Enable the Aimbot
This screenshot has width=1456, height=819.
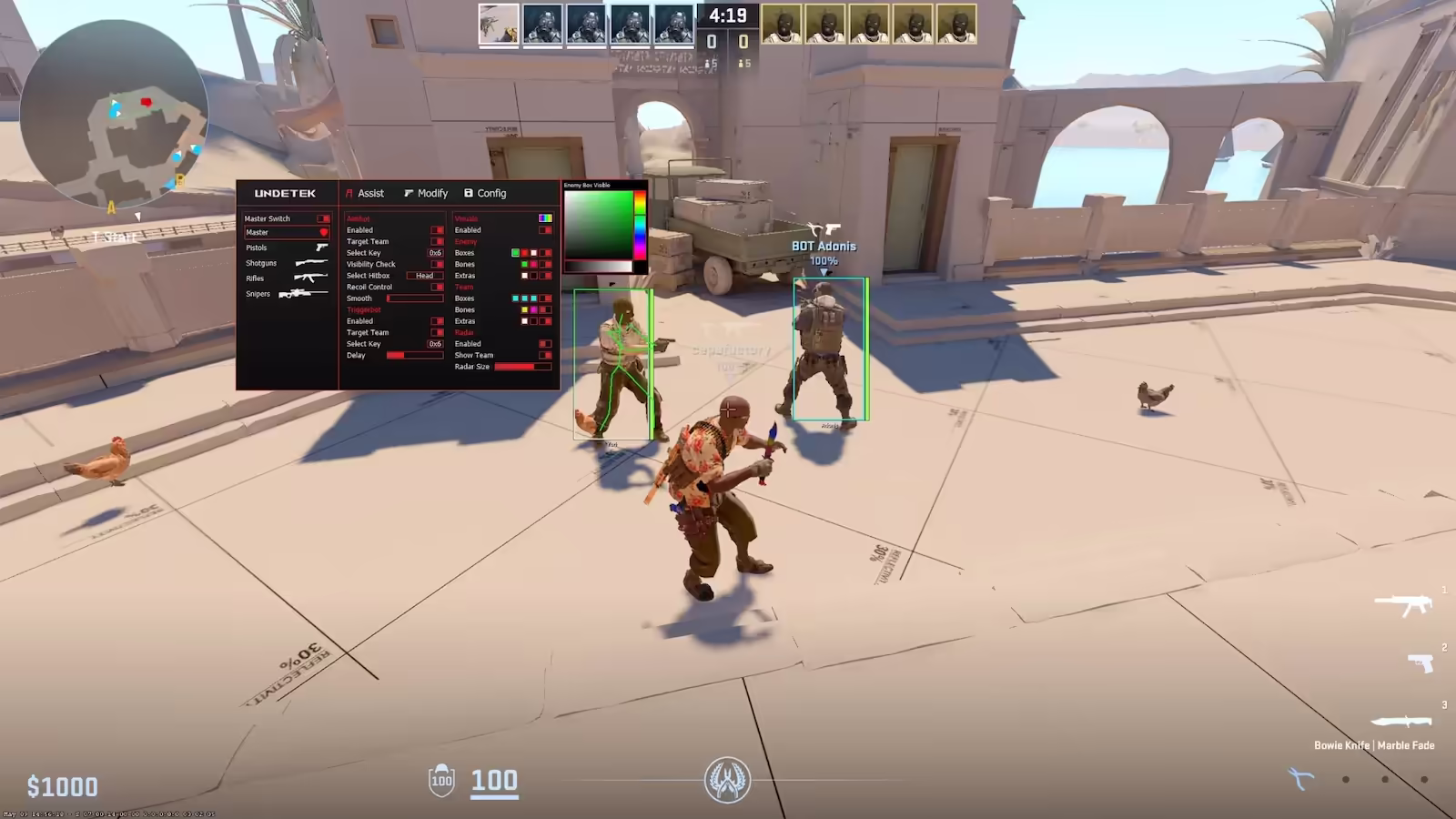pyautogui.click(x=437, y=229)
